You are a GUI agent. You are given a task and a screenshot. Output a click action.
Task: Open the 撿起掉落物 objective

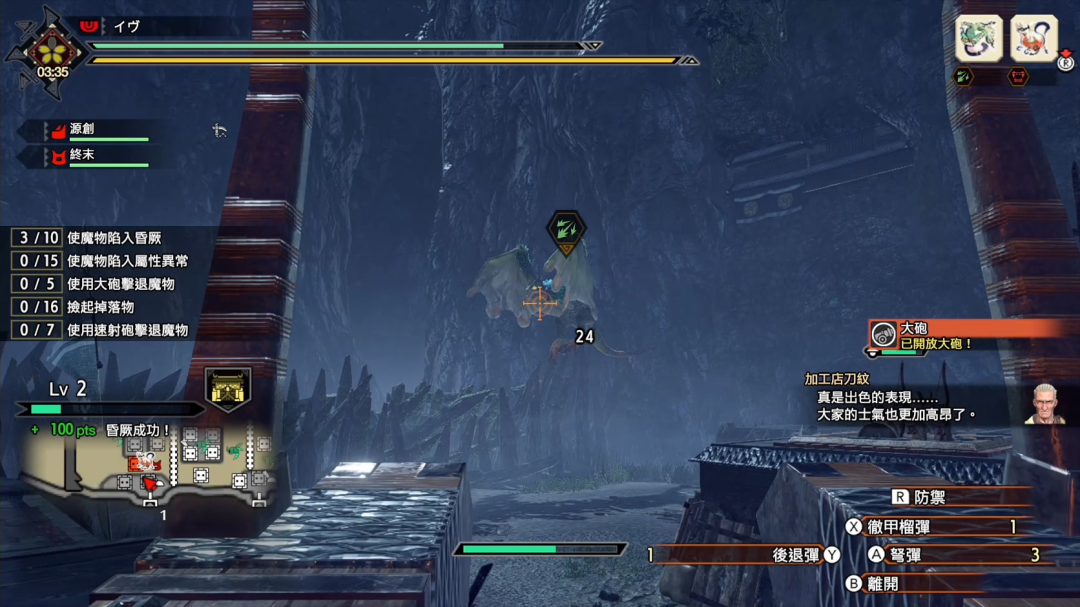(100, 307)
